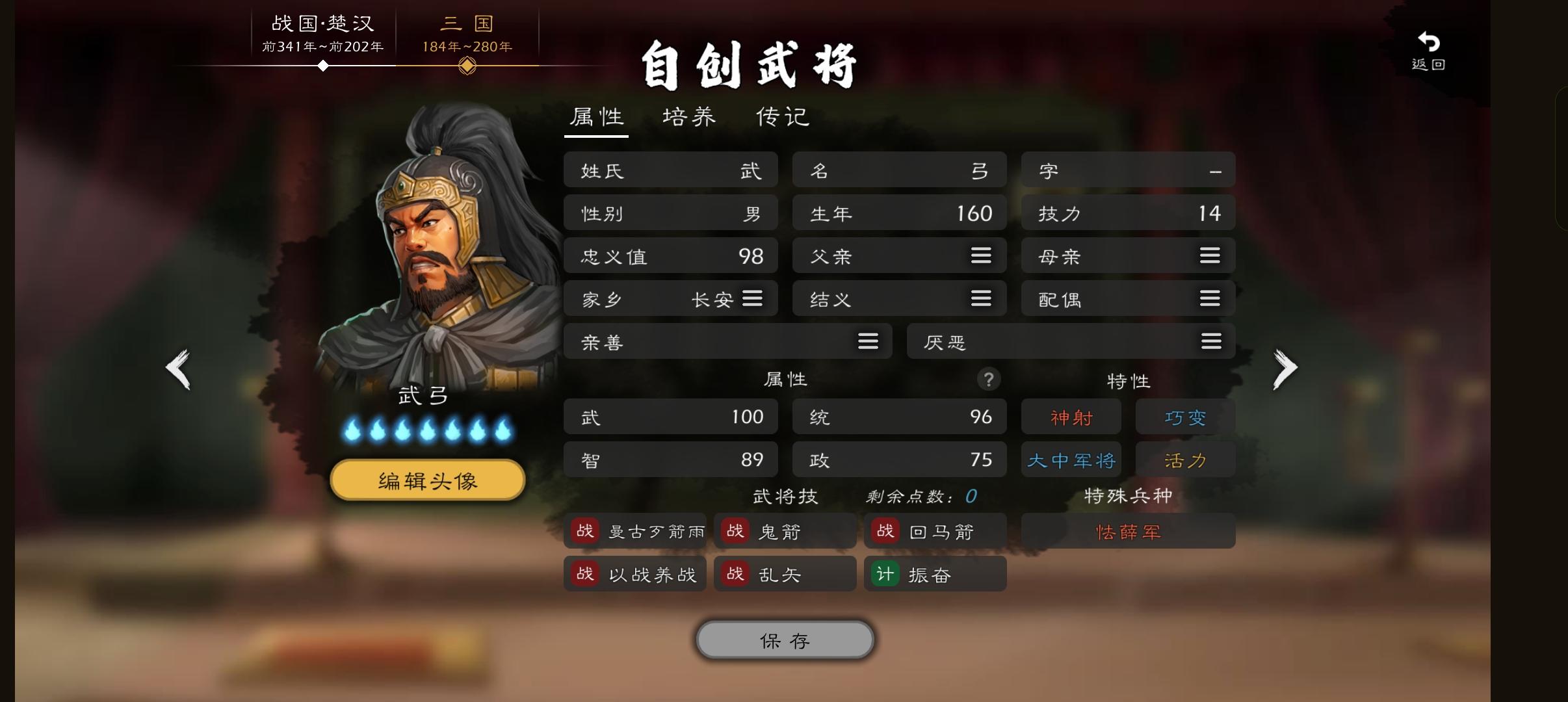
Task: Toggle the 神射 trait
Action: pos(1071,417)
